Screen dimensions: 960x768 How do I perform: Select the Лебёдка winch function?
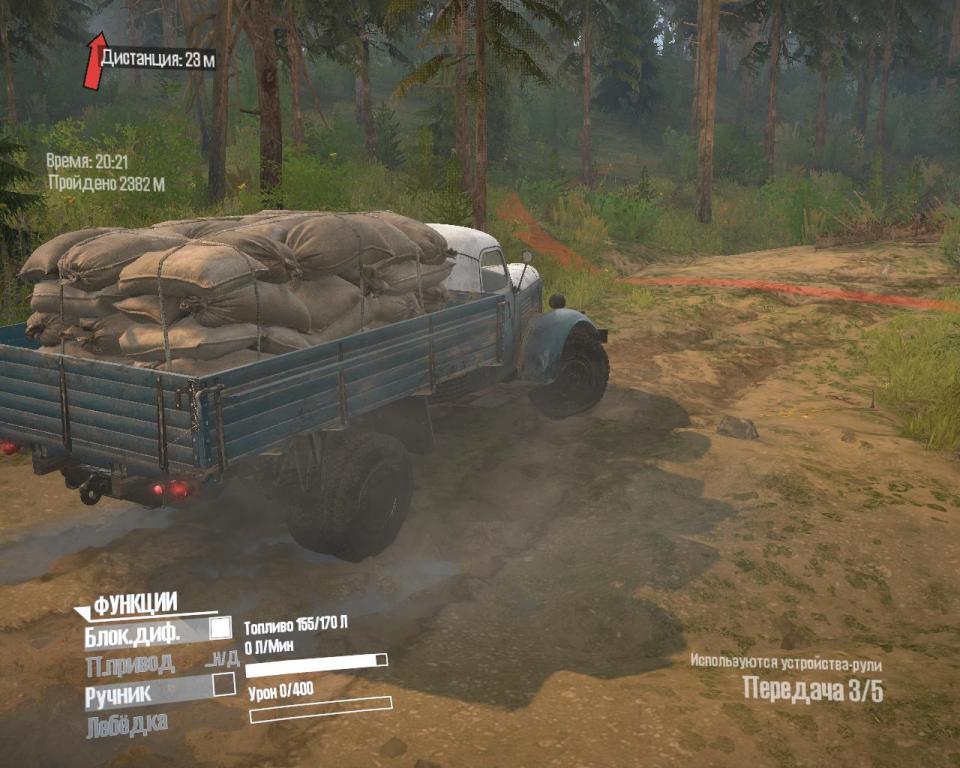pyautogui.click(x=127, y=723)
